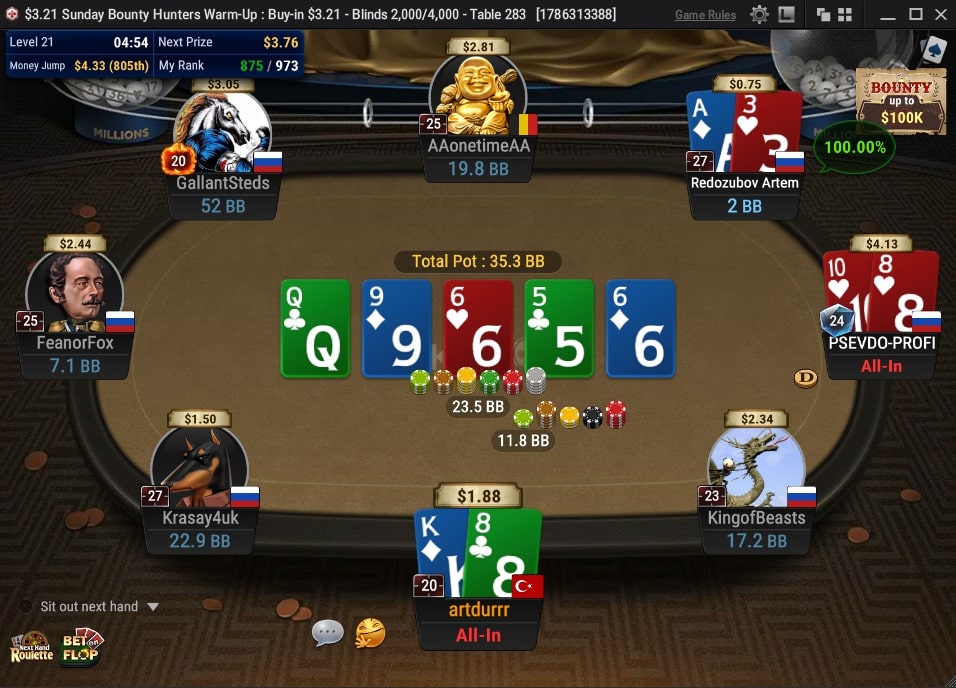Expand the sit-out options dropdown arrow
This screenshot has width=956, height=688.
(x=153, y=606)
